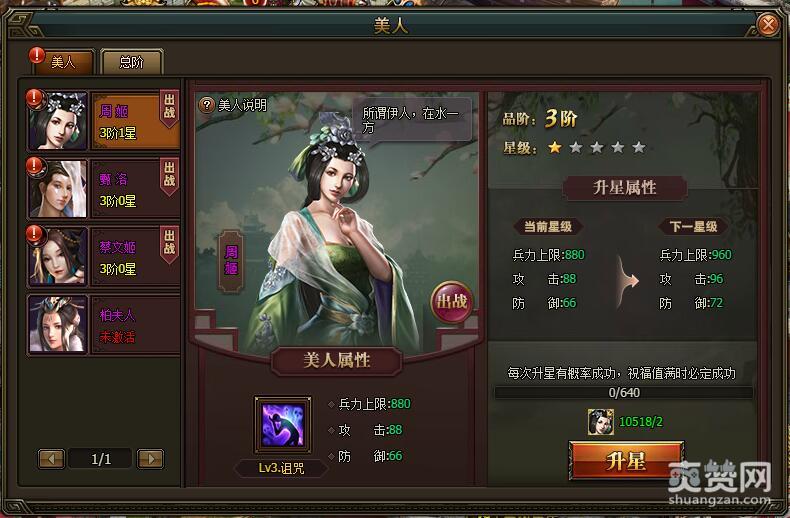Select 周姬 from the beauty list

tap(105, 121)
